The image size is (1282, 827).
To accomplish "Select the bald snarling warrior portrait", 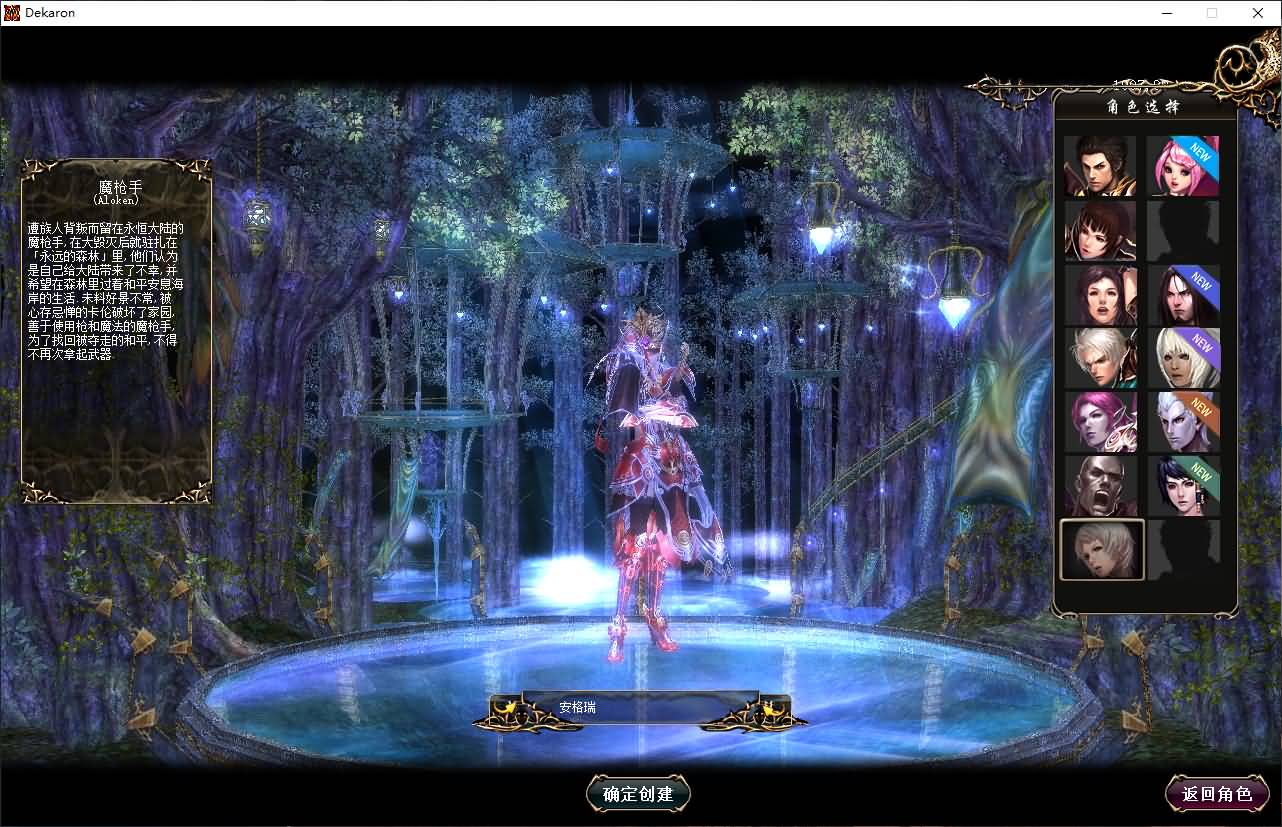I will [x=1100, y=486].
